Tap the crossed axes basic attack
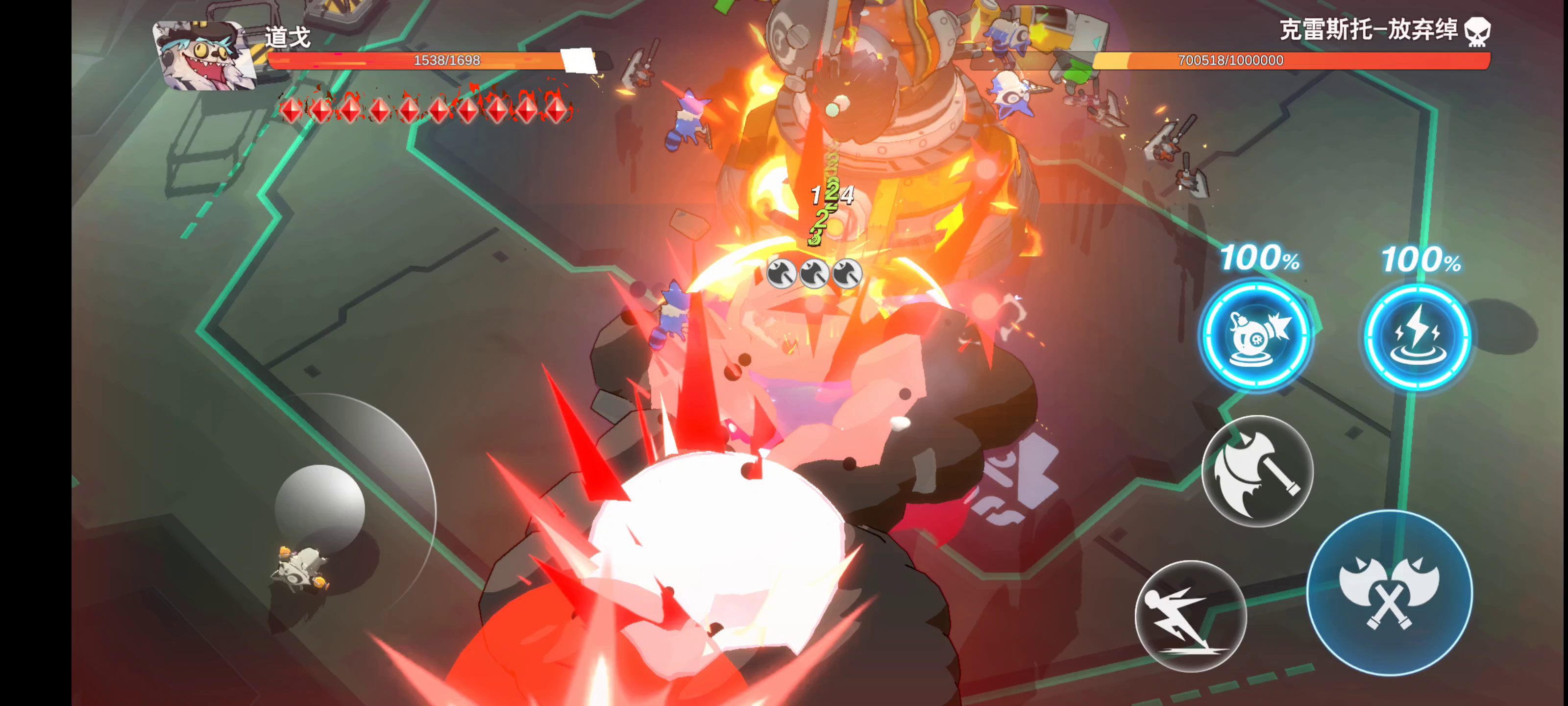The image size is (1568, 706). 1390,593
